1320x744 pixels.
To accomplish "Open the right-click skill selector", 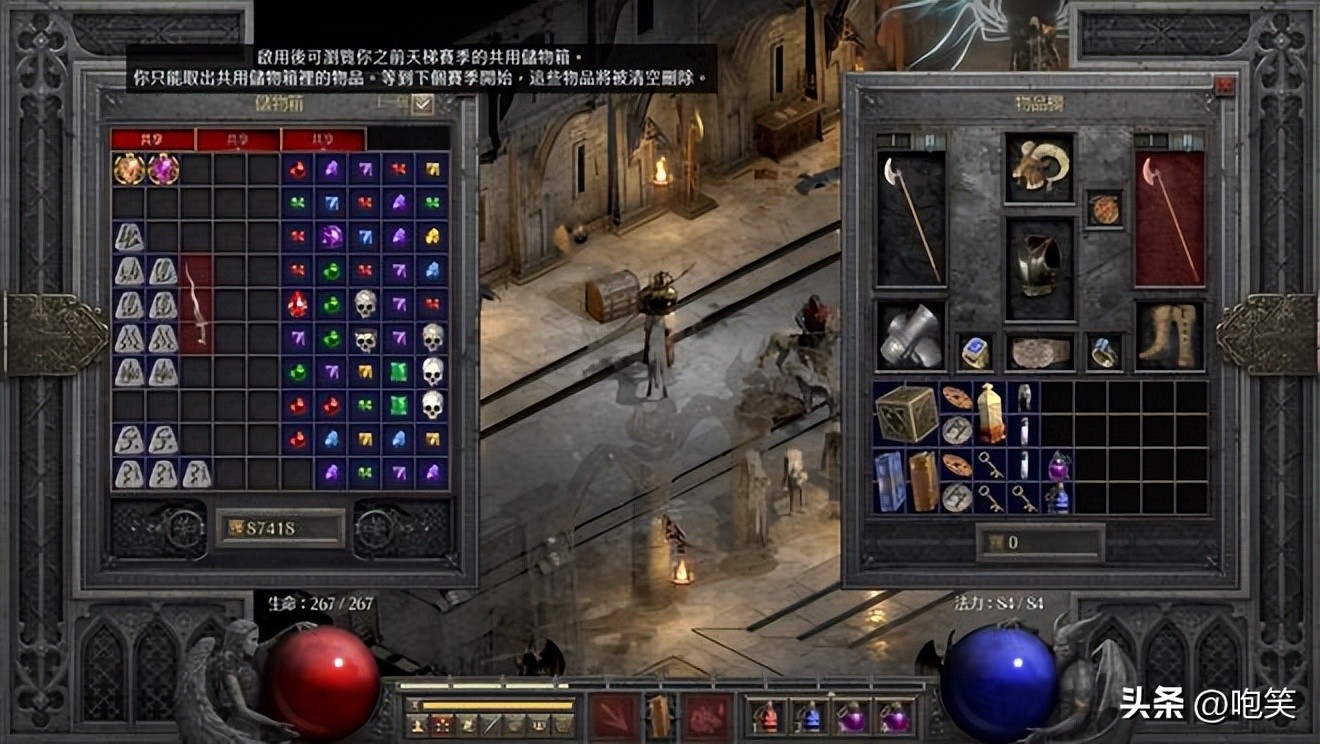I will [707, 716].
